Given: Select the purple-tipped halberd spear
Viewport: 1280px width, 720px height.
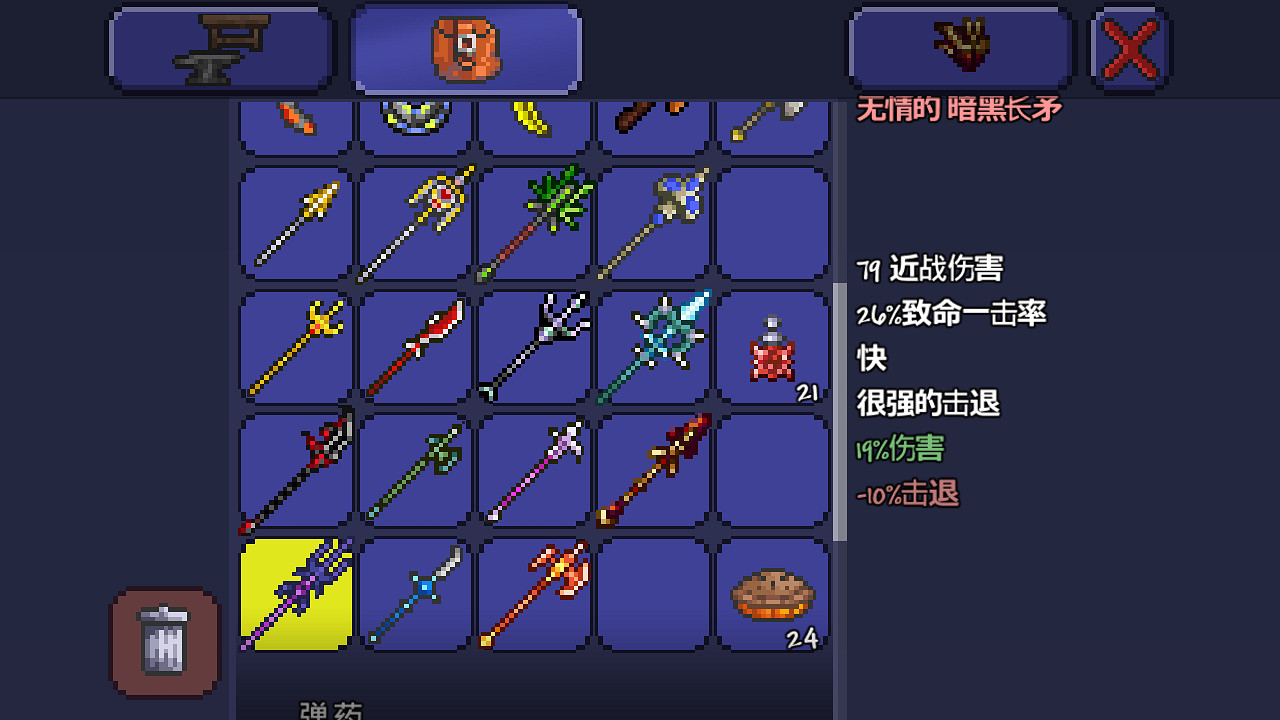Looking at the screenshot, I should pyautogui.click(x=535, y=468).
